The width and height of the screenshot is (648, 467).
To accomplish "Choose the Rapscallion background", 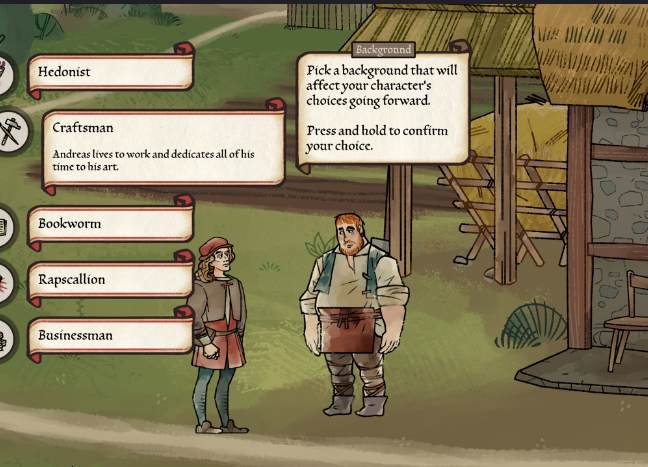I will [110, 280].
